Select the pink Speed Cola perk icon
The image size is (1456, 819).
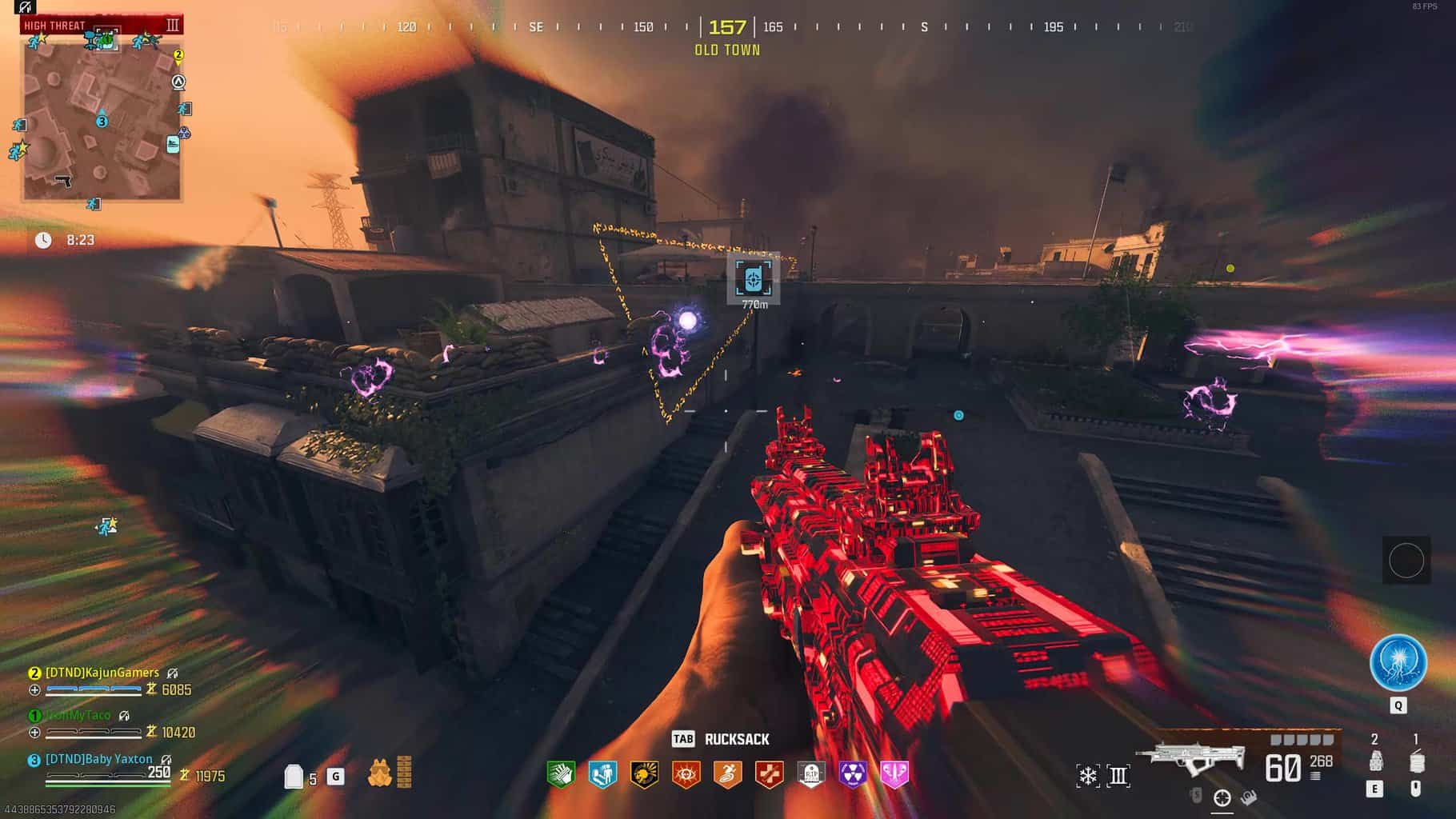pos(894,773)
